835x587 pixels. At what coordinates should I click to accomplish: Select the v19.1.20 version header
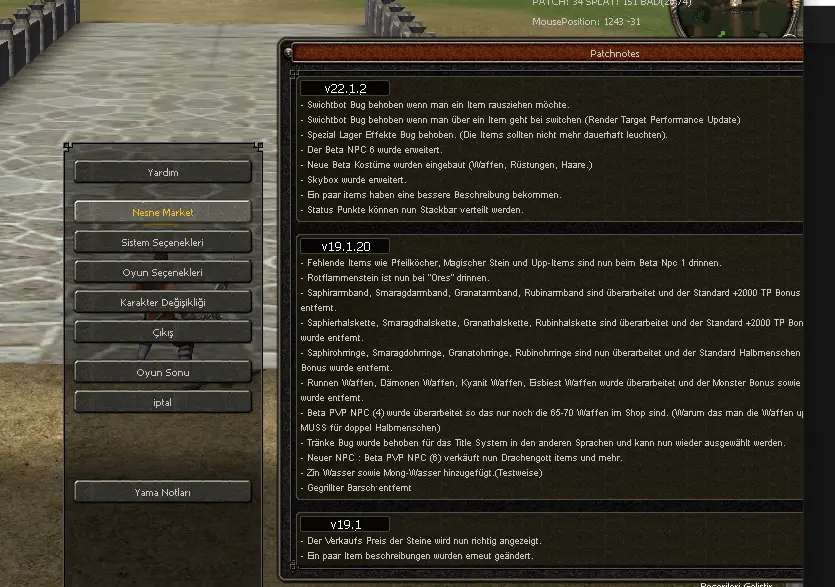(345, 246)
